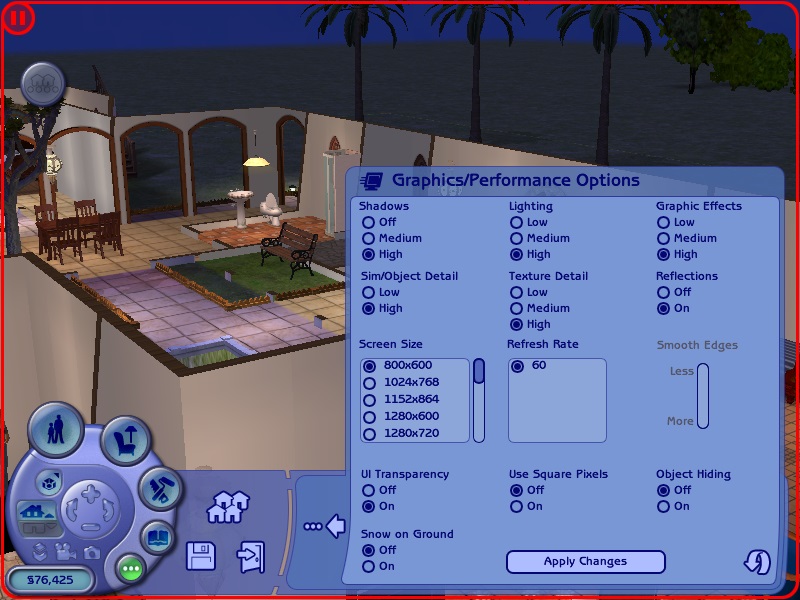Click the Screen Size list scrollbar

tap(479, 400)
